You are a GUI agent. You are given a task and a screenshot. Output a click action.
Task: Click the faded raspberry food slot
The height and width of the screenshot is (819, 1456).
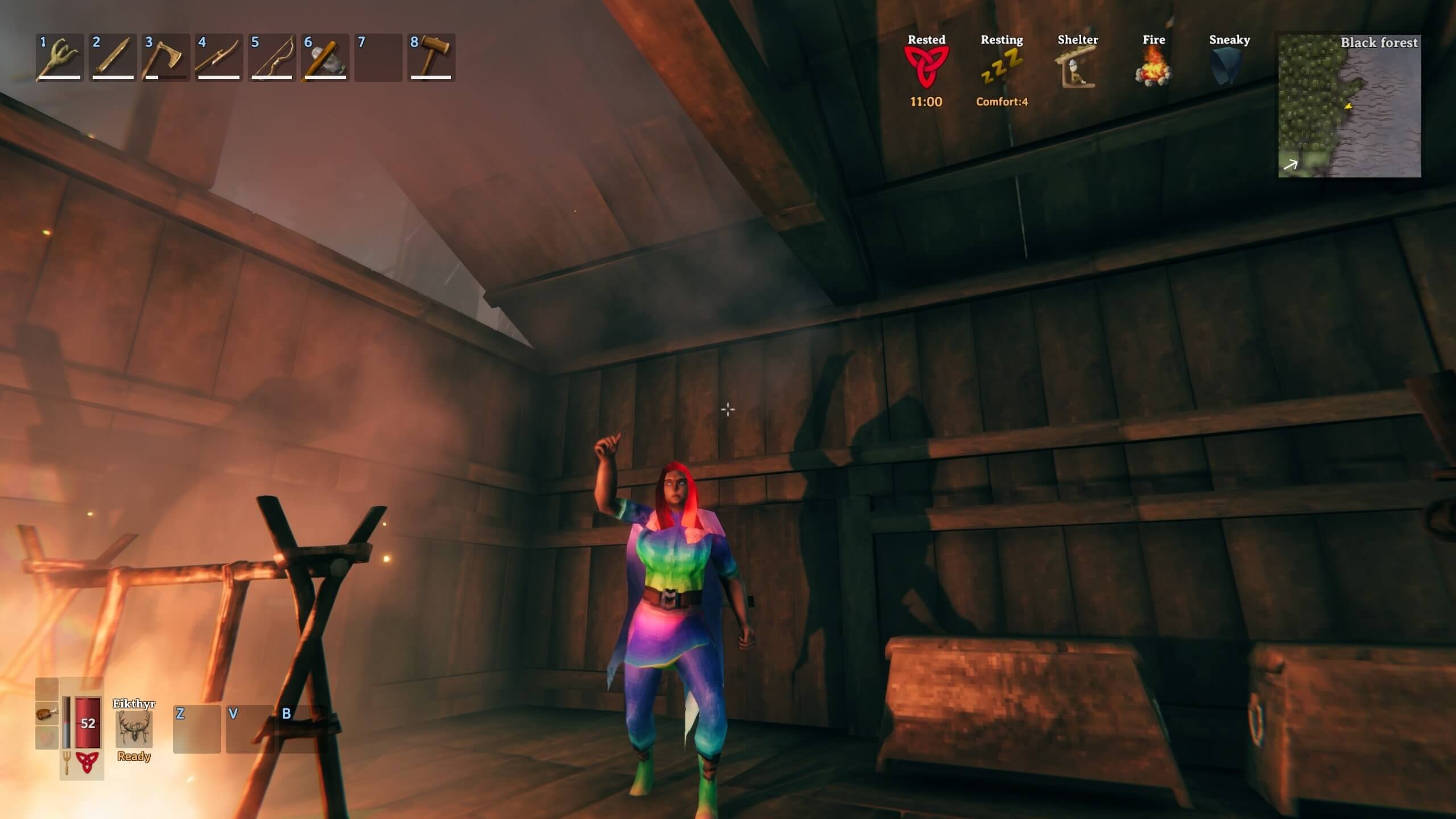[47, 738]
